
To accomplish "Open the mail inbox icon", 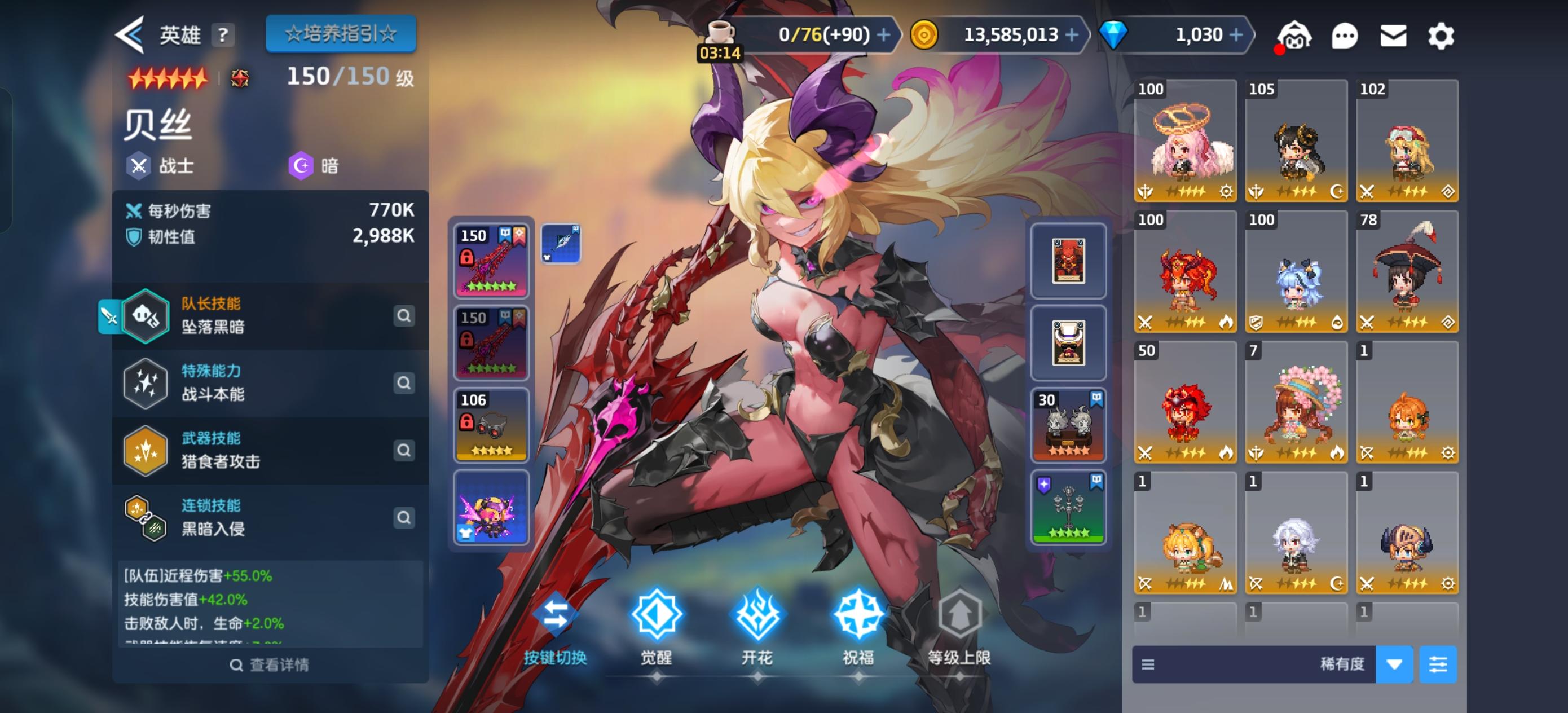I will click(x=1394, y=36).
